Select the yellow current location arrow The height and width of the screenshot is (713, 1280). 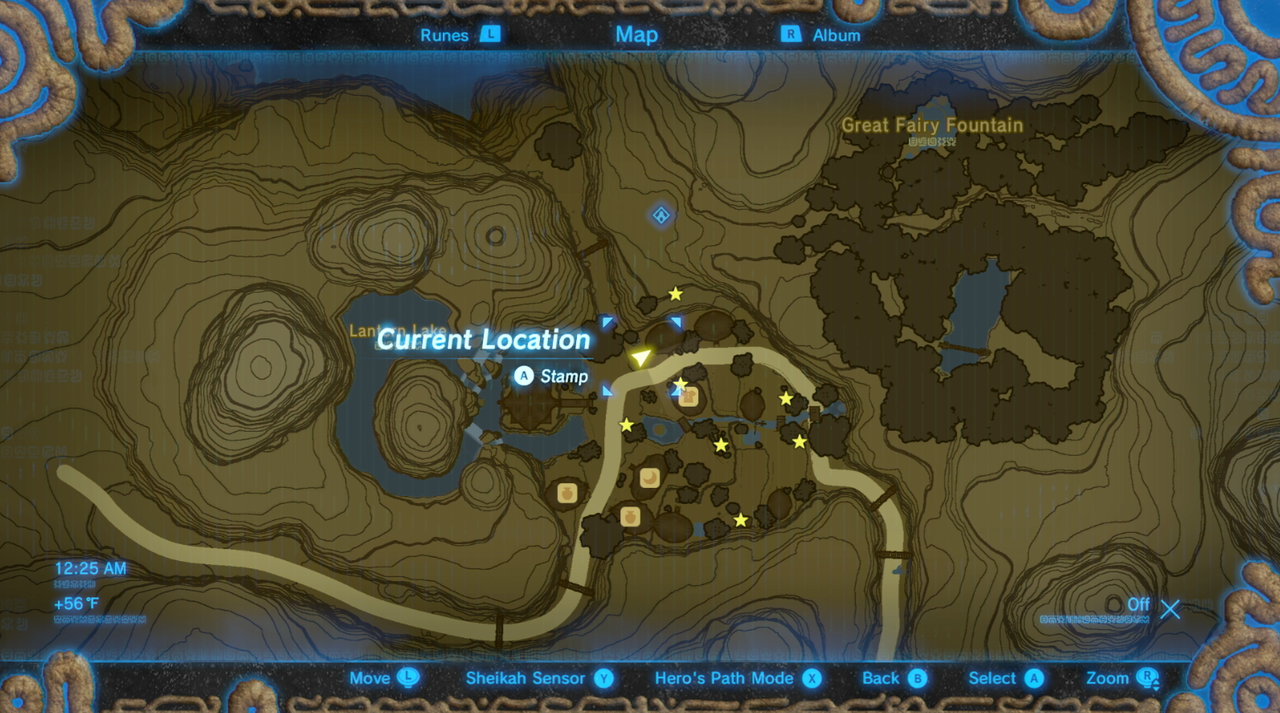point(640,357)
